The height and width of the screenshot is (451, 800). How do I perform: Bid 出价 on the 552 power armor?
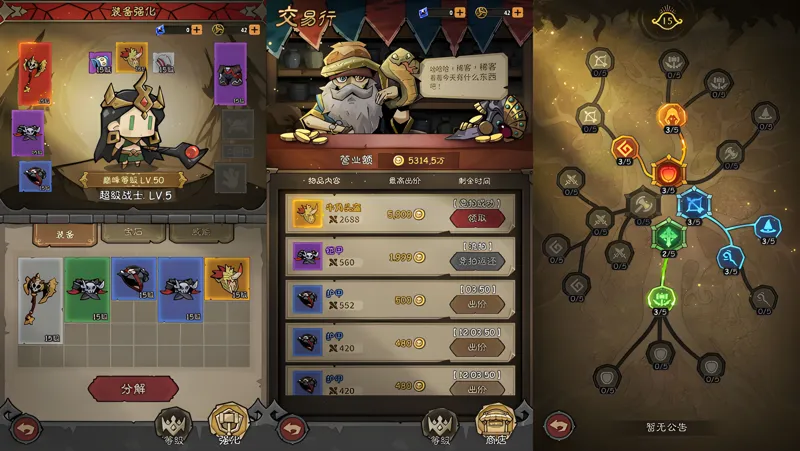(x=477, y=303)
